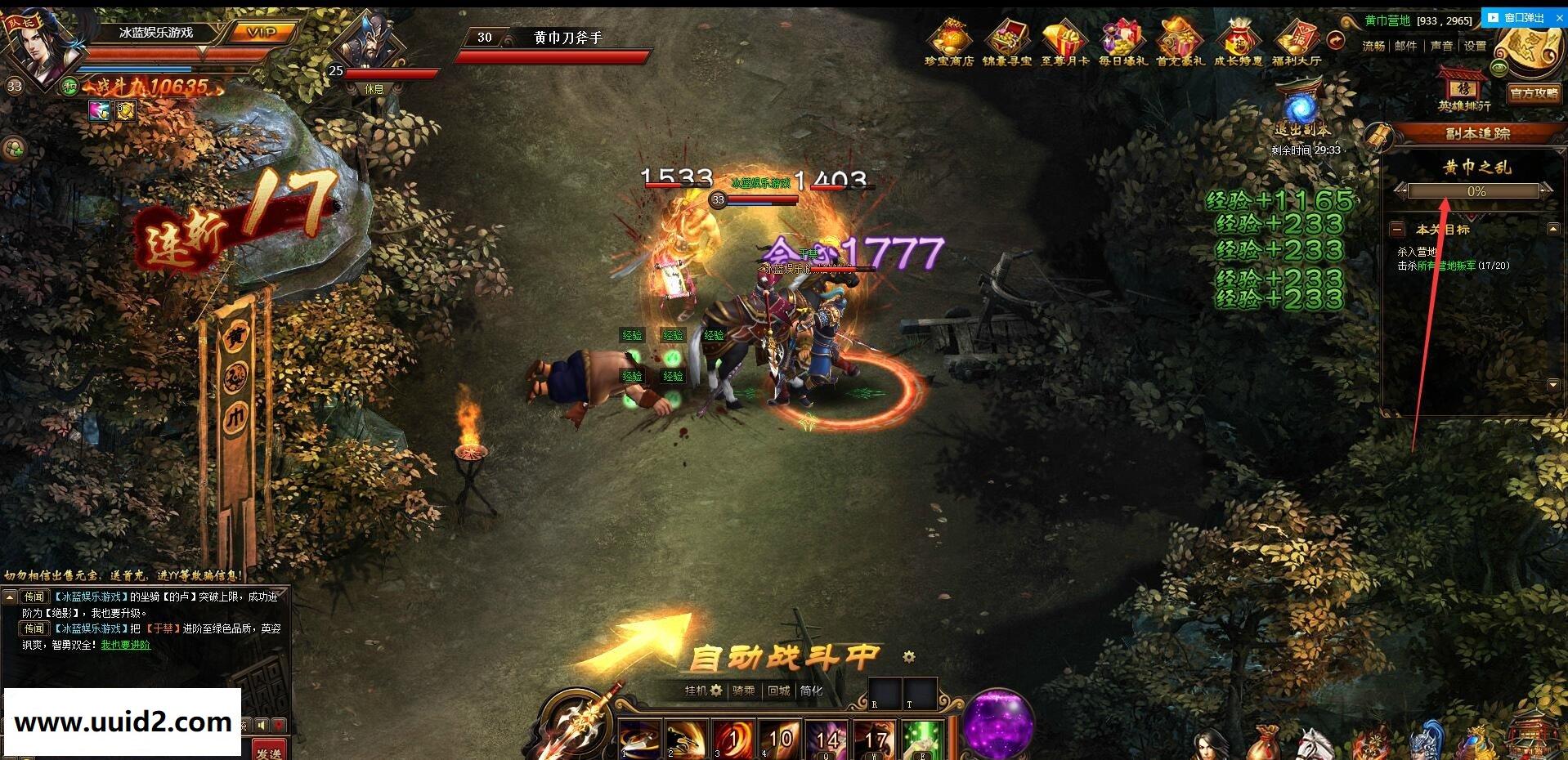Open the 福利大厅 welfare hall

[x=1296, y=42]
